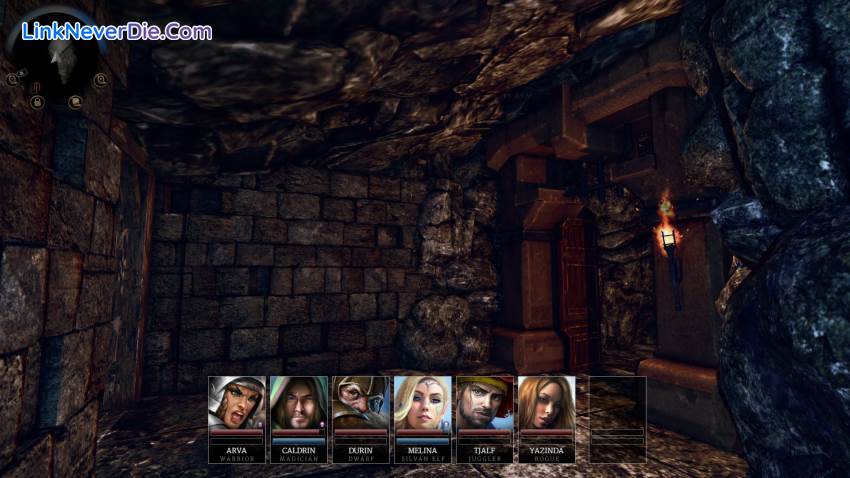
Task: Toggle the padlock icon under the compass
Action: (37, 102)
